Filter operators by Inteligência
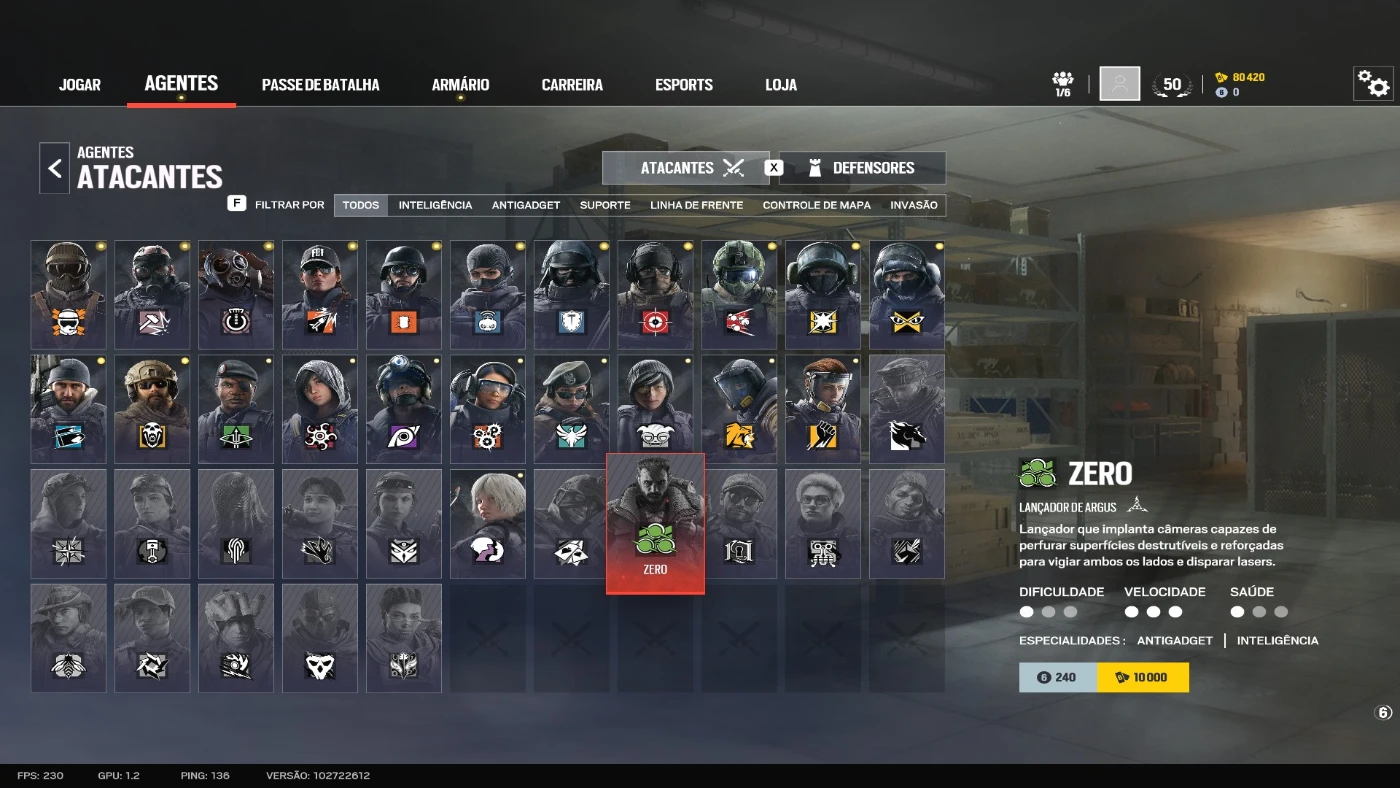1400x788 pixels. [x=435, y=205]
